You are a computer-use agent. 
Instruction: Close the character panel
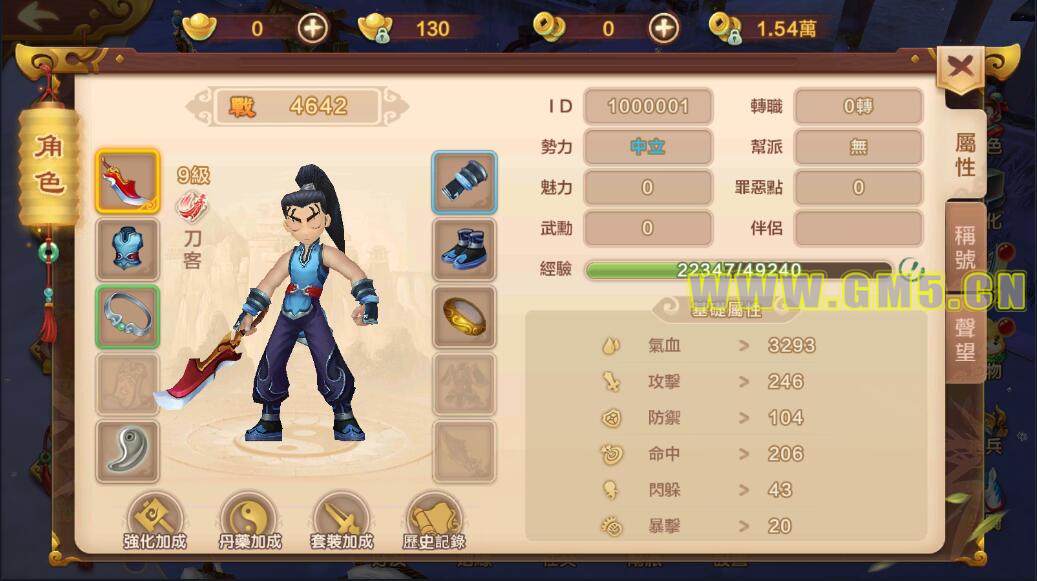point(960,68)
